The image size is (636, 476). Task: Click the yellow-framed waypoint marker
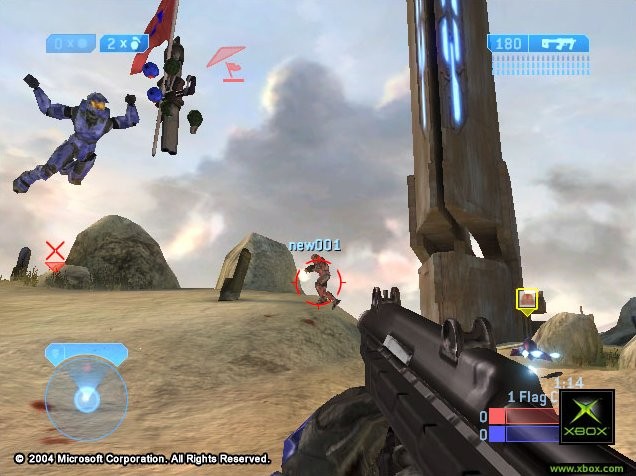527,298
